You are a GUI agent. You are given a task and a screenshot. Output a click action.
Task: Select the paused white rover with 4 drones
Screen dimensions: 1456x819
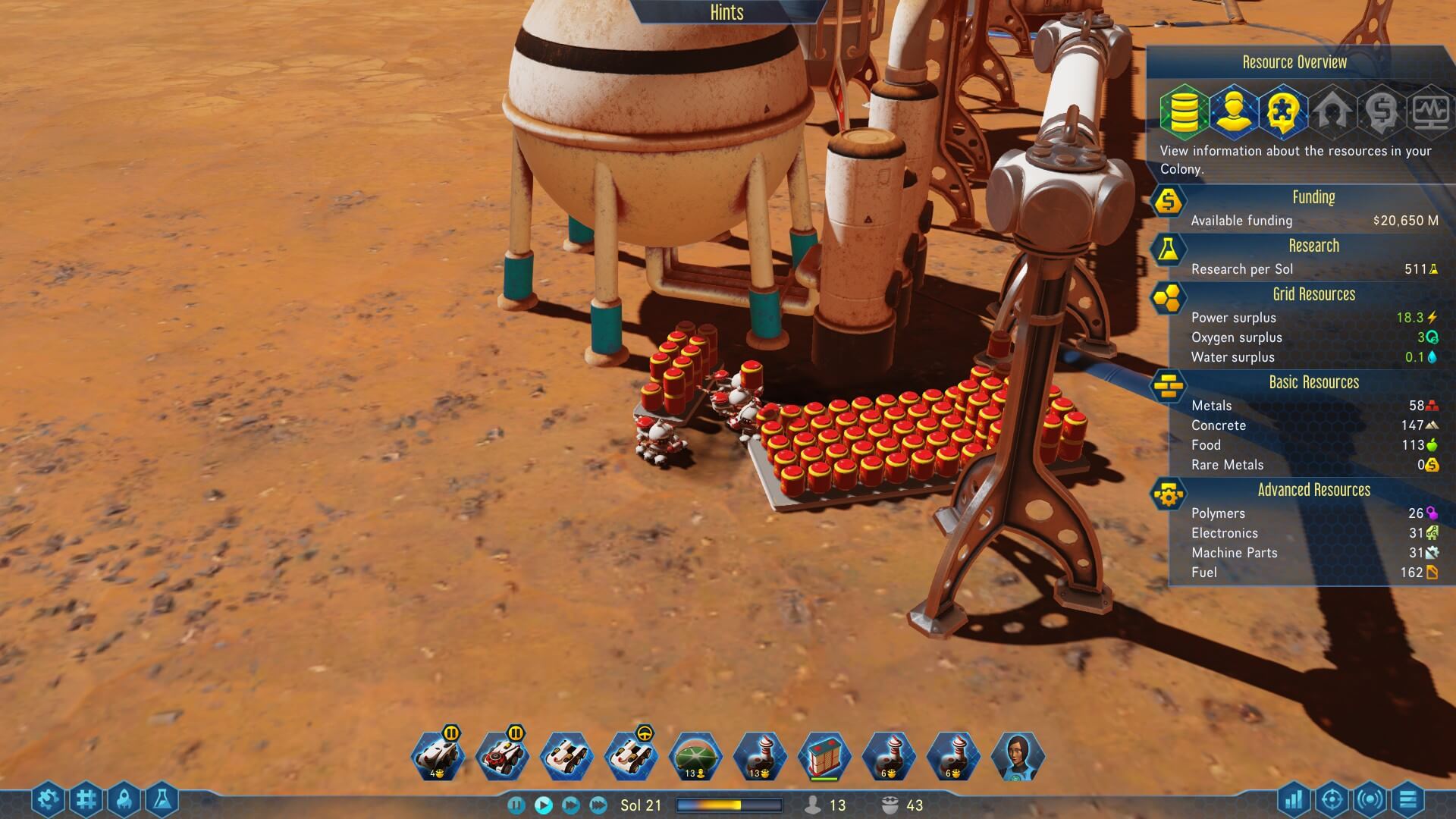pos(438,755)
